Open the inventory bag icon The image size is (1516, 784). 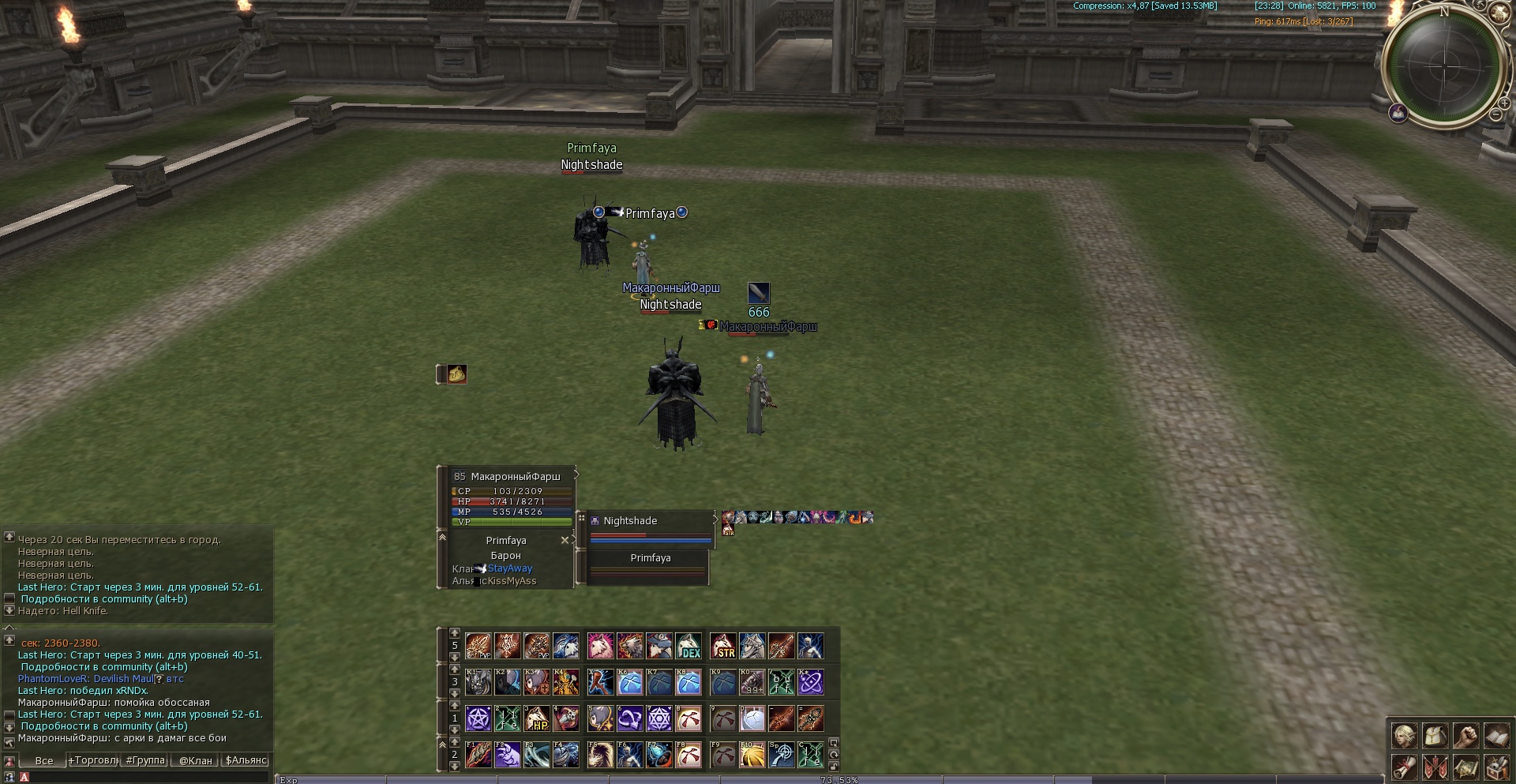click(1435, 736)
